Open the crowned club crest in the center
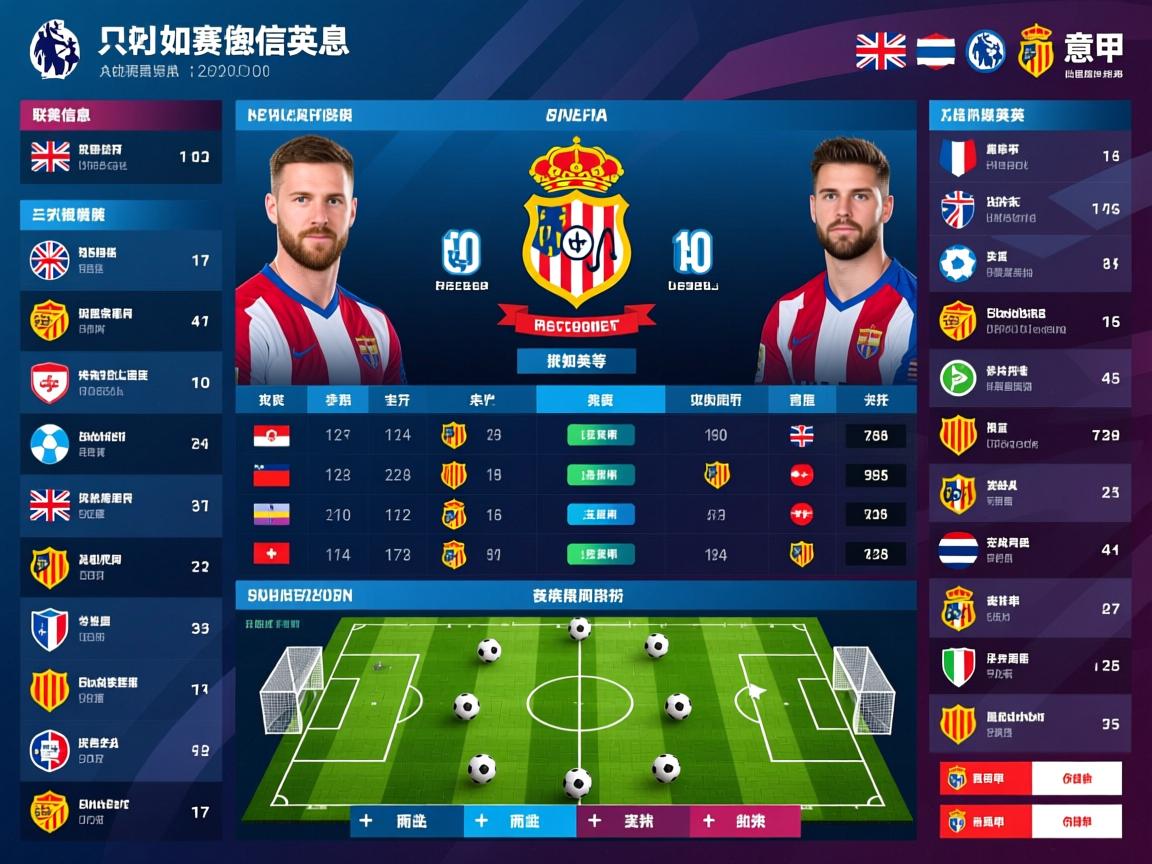 (x=576, y=228)
